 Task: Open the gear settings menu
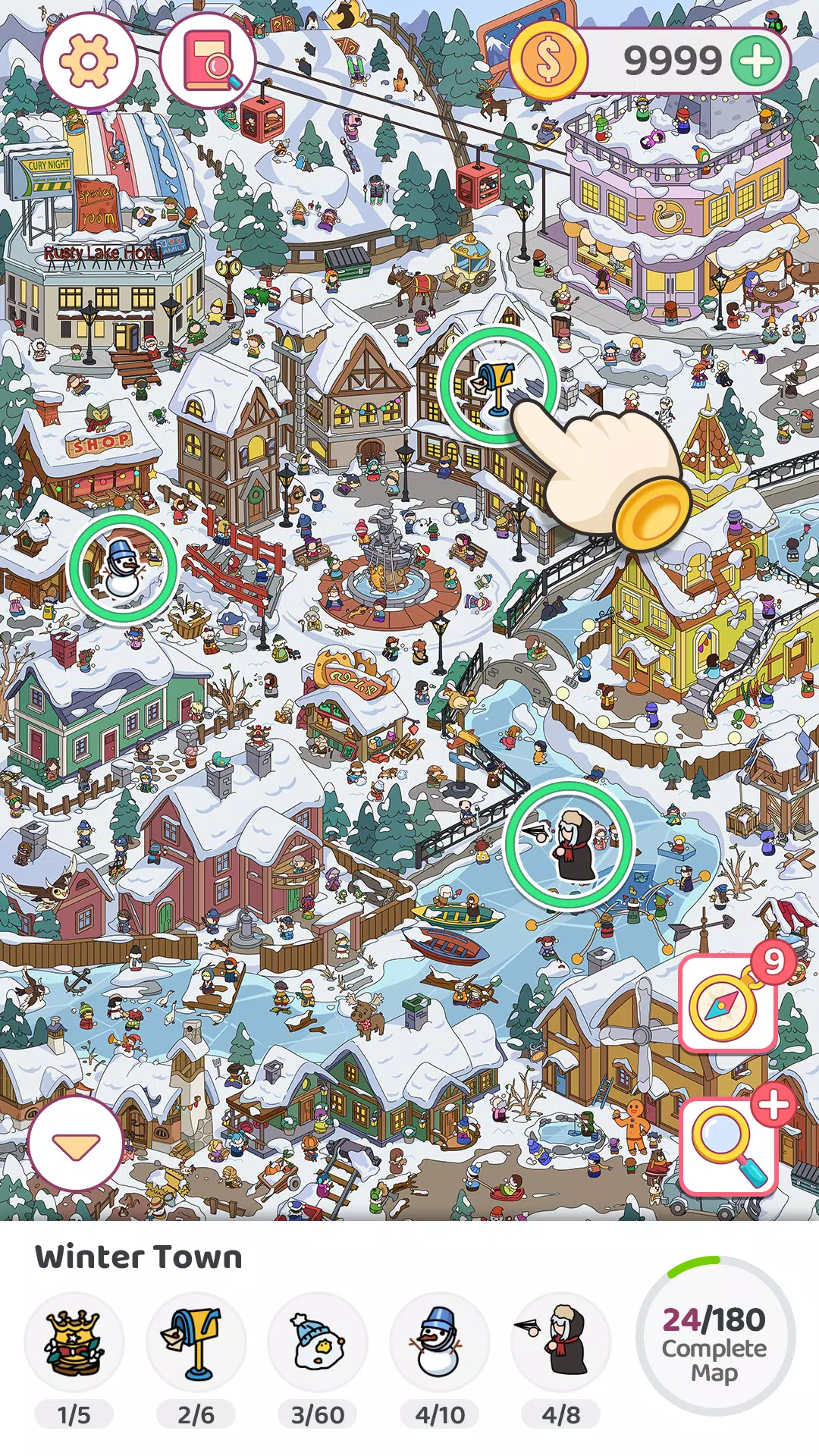click(89, 61)
